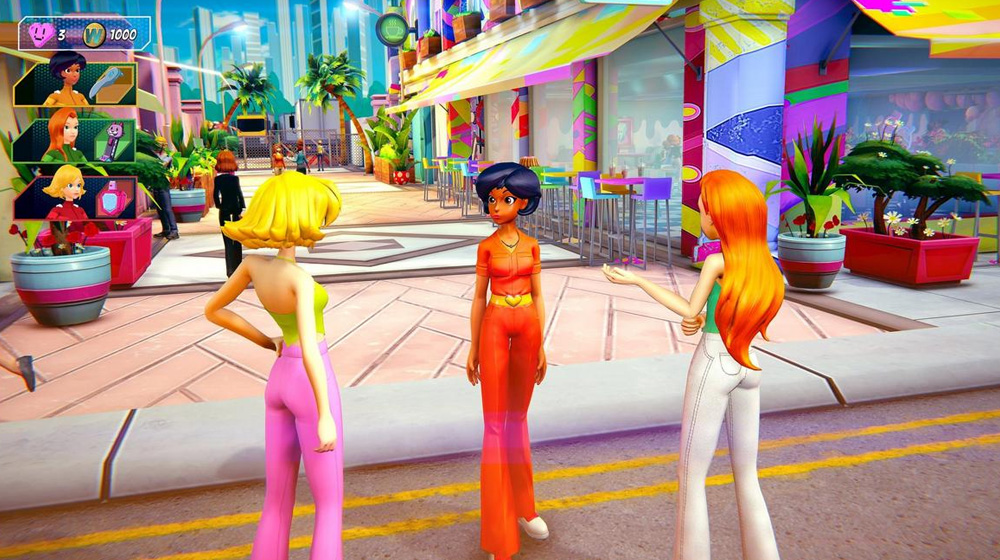Select the dark-haired spy's character panel

[x=65, y=85]
